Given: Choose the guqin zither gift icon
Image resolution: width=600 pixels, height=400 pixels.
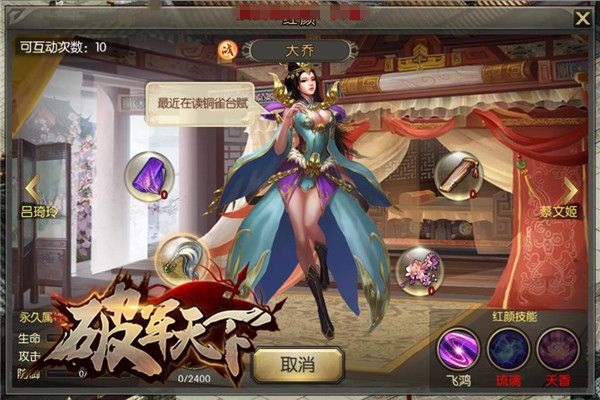Looking at the screenshot, I should (458, 175).
